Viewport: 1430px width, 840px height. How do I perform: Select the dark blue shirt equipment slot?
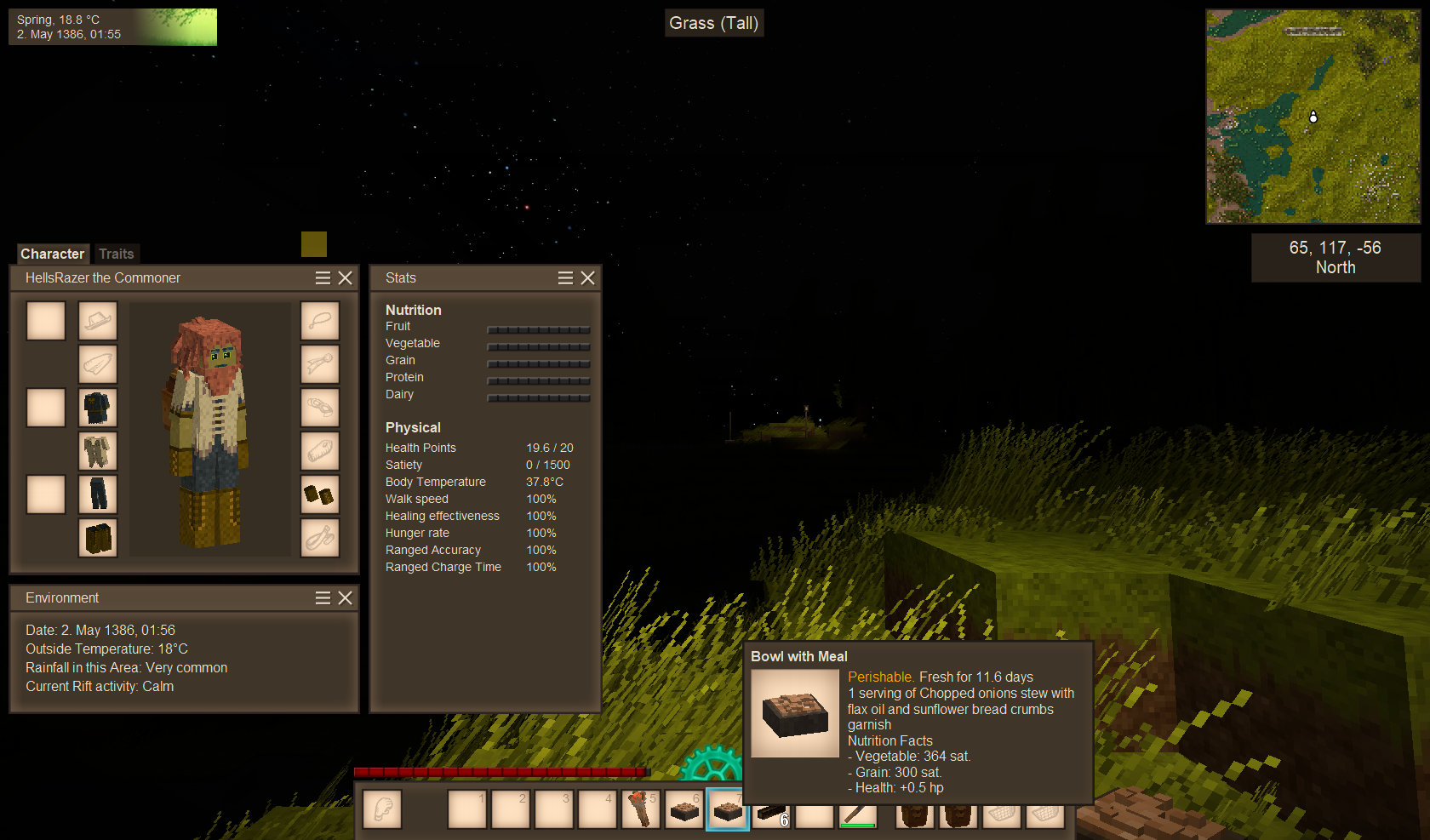click(x=98, y=408)
